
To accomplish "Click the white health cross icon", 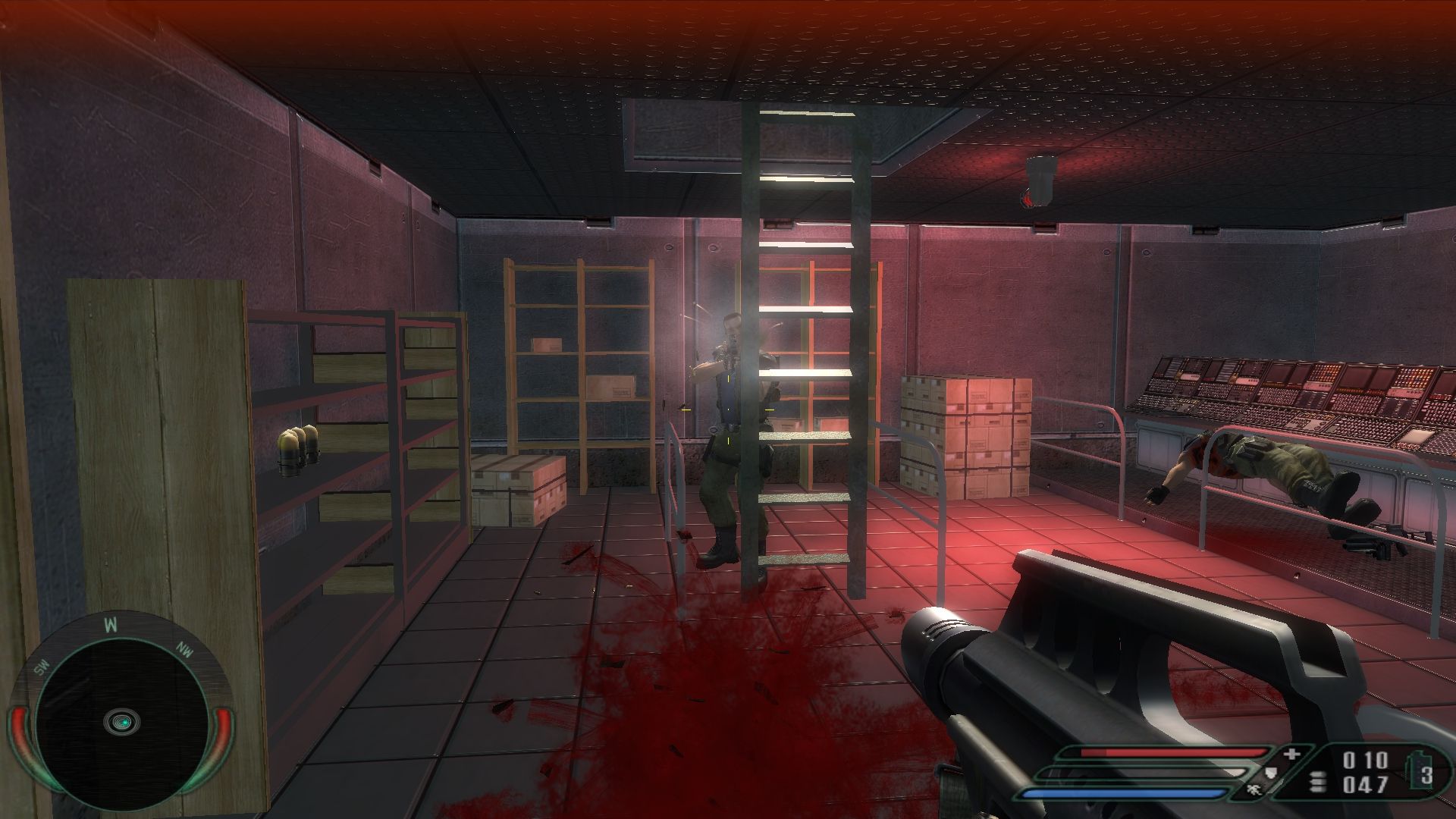I will (1291, 755).
